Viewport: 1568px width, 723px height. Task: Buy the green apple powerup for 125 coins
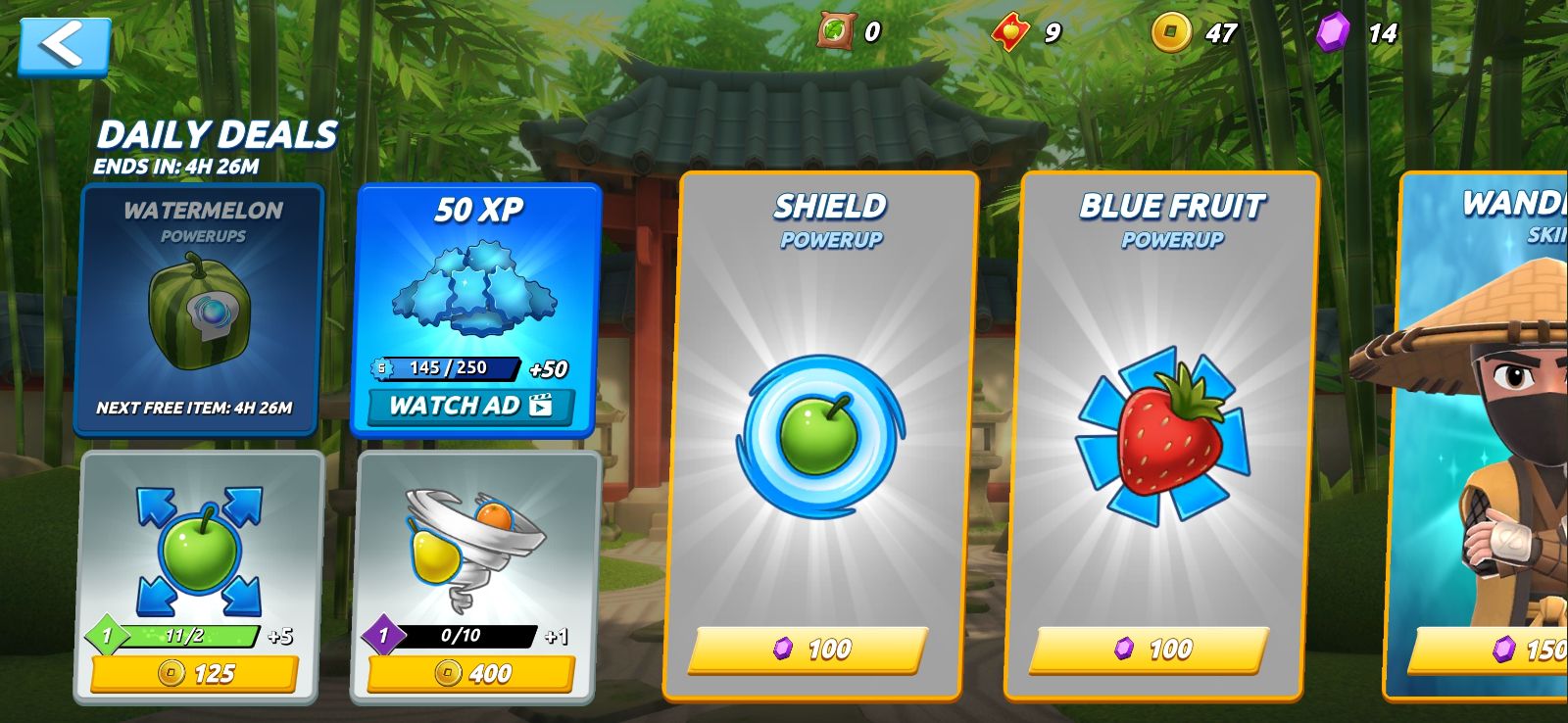click(194, 673)
